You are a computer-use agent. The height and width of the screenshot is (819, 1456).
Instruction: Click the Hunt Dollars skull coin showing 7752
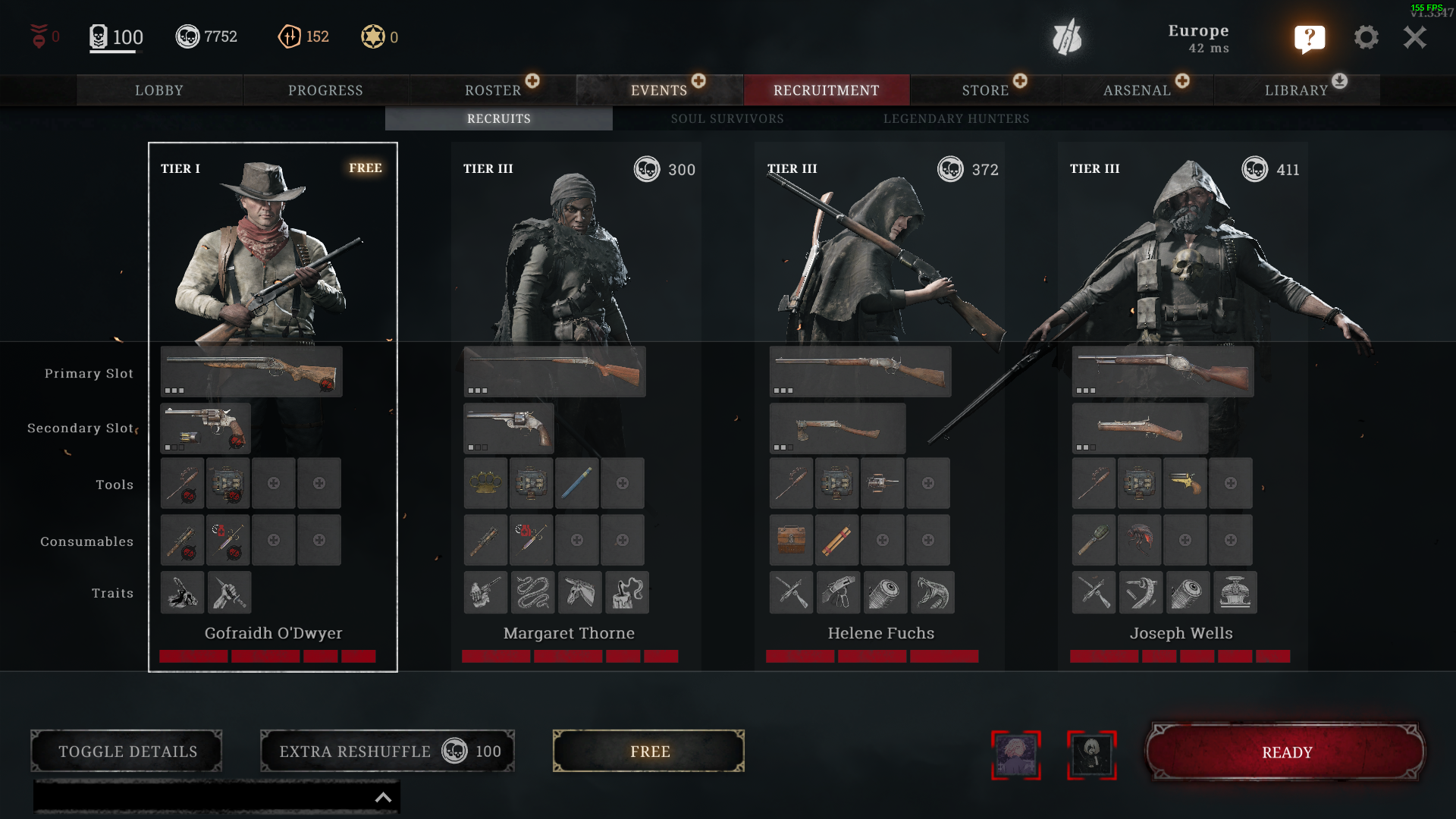(189, 36)
